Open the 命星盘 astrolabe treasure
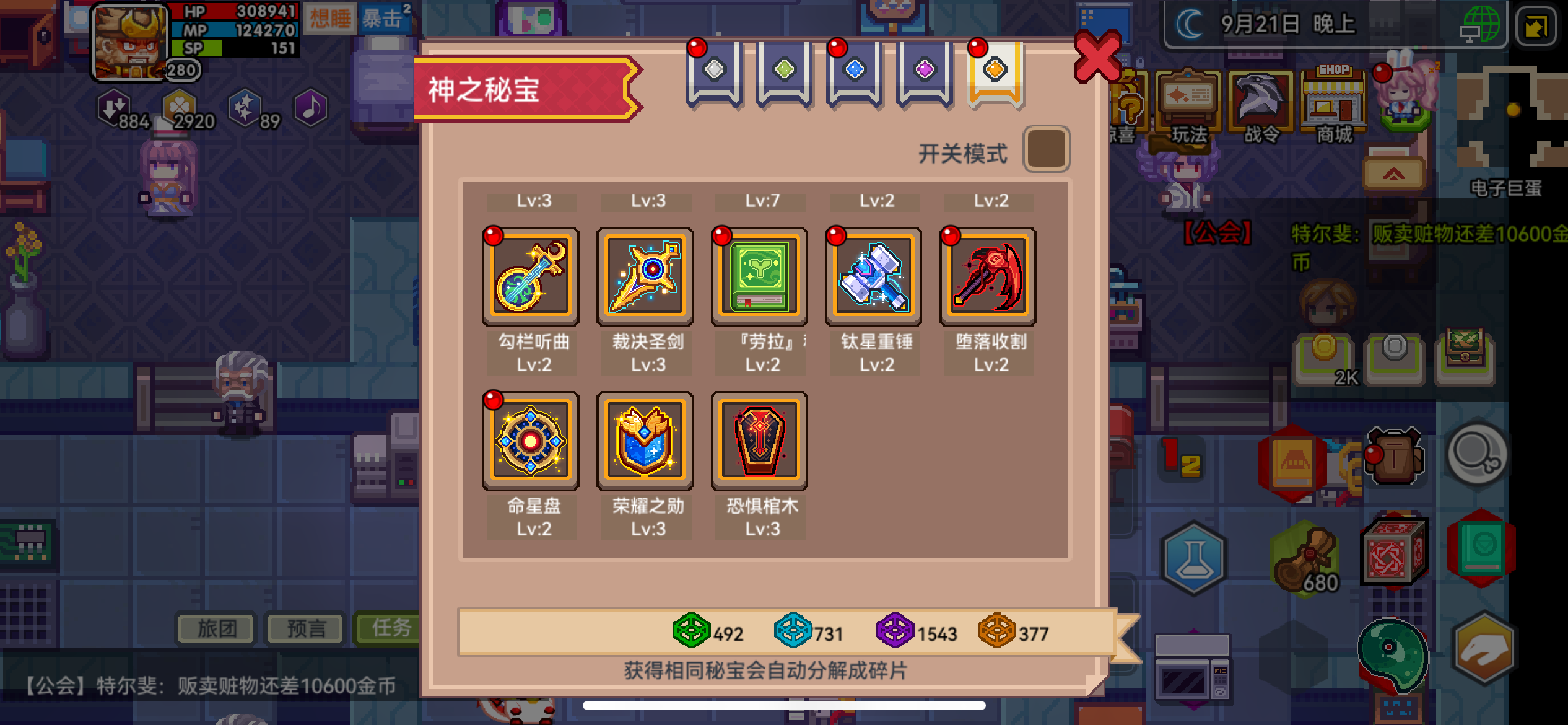 531,441
